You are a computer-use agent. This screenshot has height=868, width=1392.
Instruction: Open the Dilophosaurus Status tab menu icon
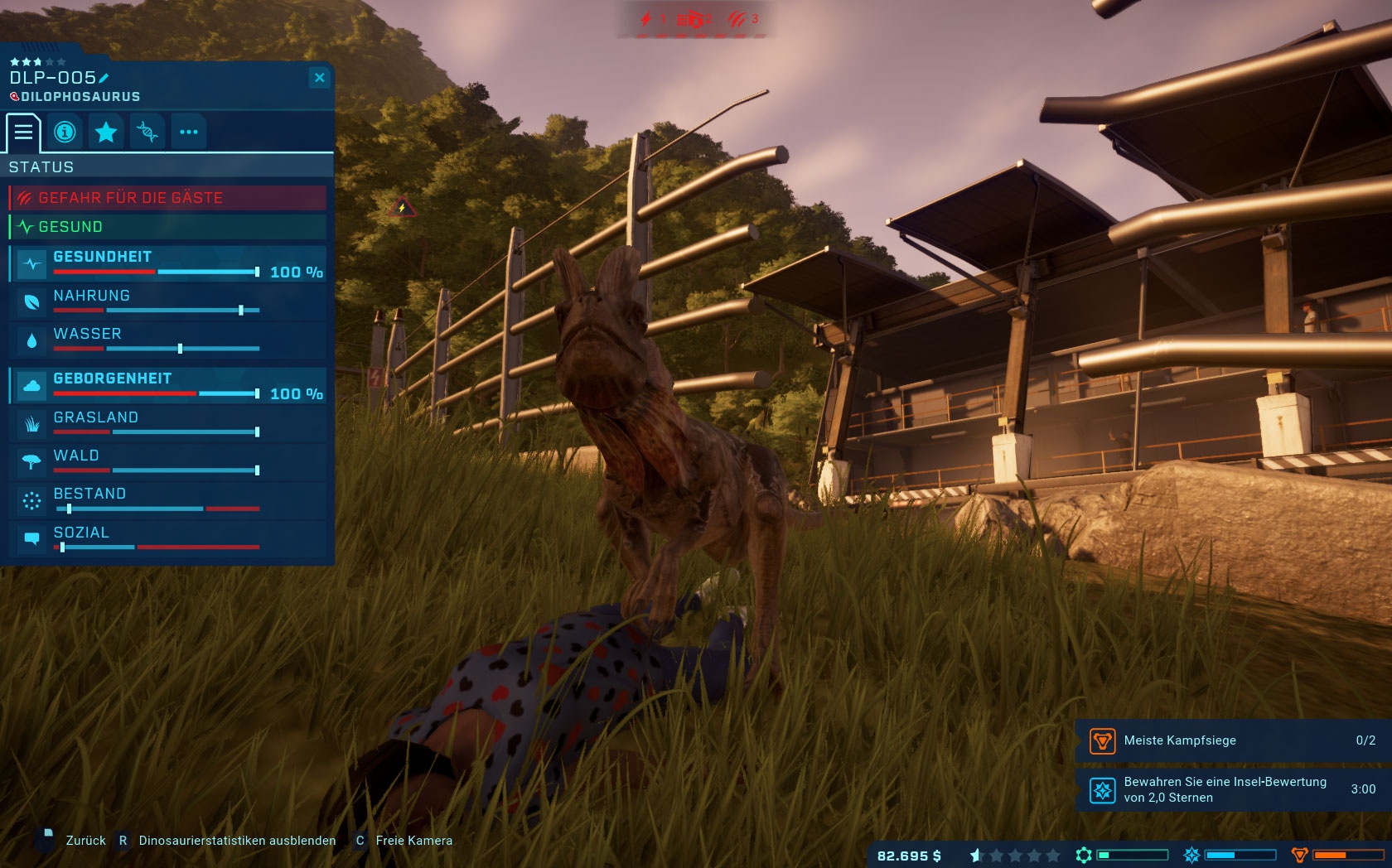tap(24, 132)
